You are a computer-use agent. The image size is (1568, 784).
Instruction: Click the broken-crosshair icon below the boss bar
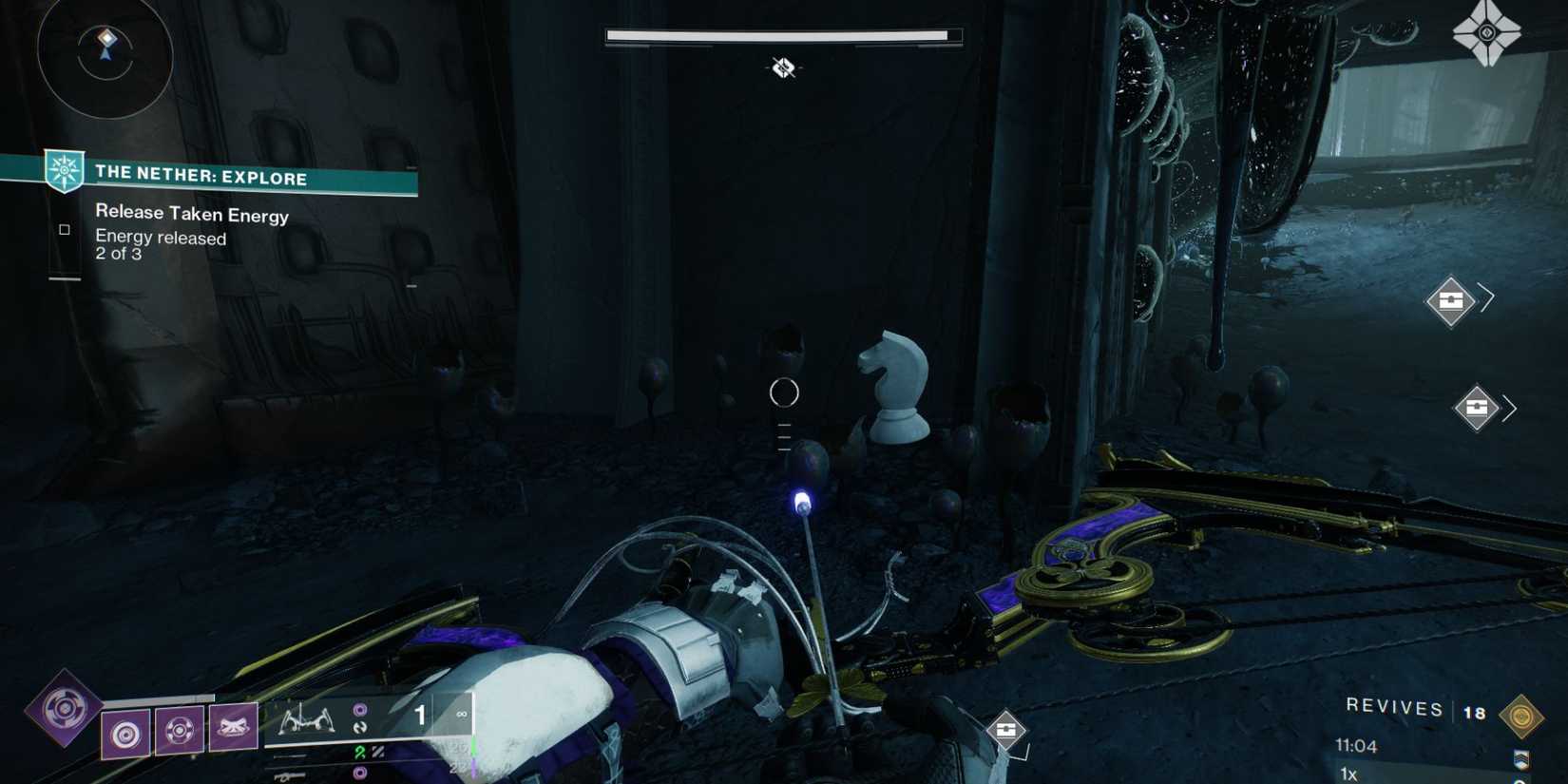[783, 67]
